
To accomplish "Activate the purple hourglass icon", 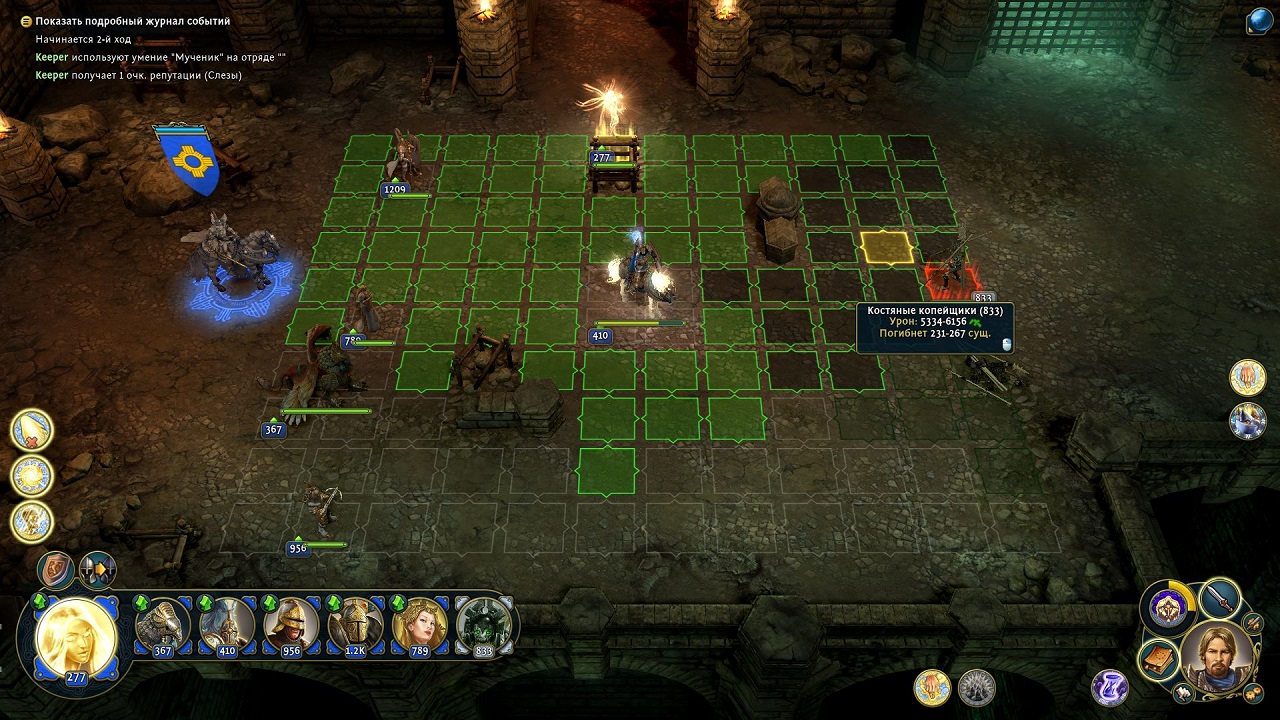I will pos(1110,687).
